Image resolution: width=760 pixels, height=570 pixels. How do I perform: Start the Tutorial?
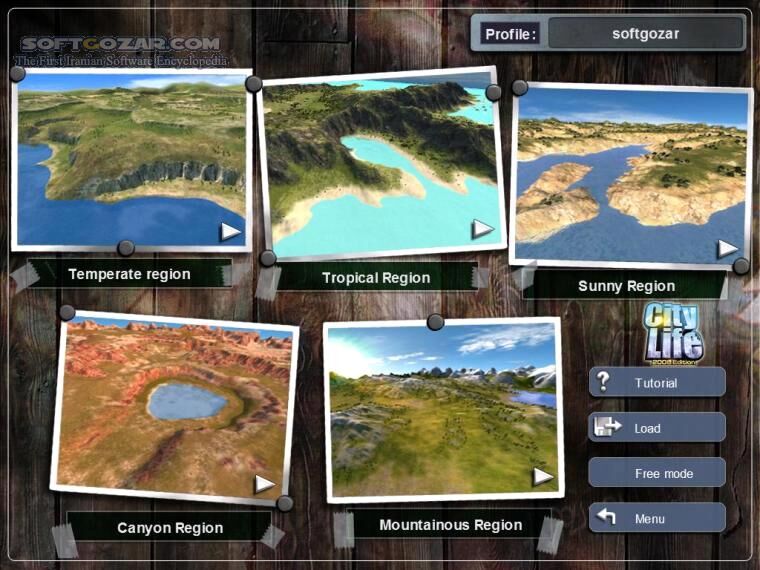[x=656, y=383]
